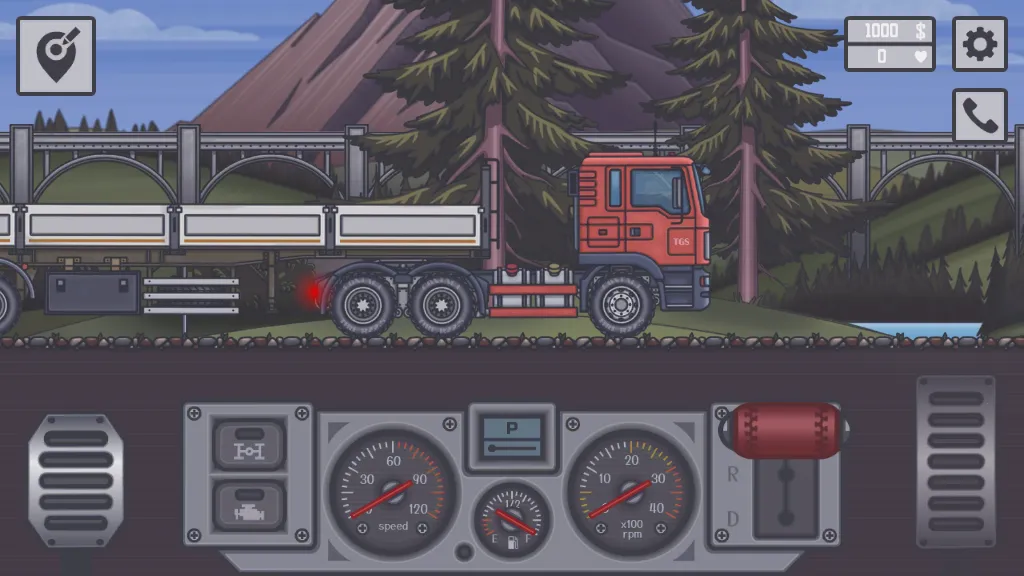The width and height of the screenshot is (1024, 576).
Task: Toggle the axle differential lock button
Action: coord(248,445)
